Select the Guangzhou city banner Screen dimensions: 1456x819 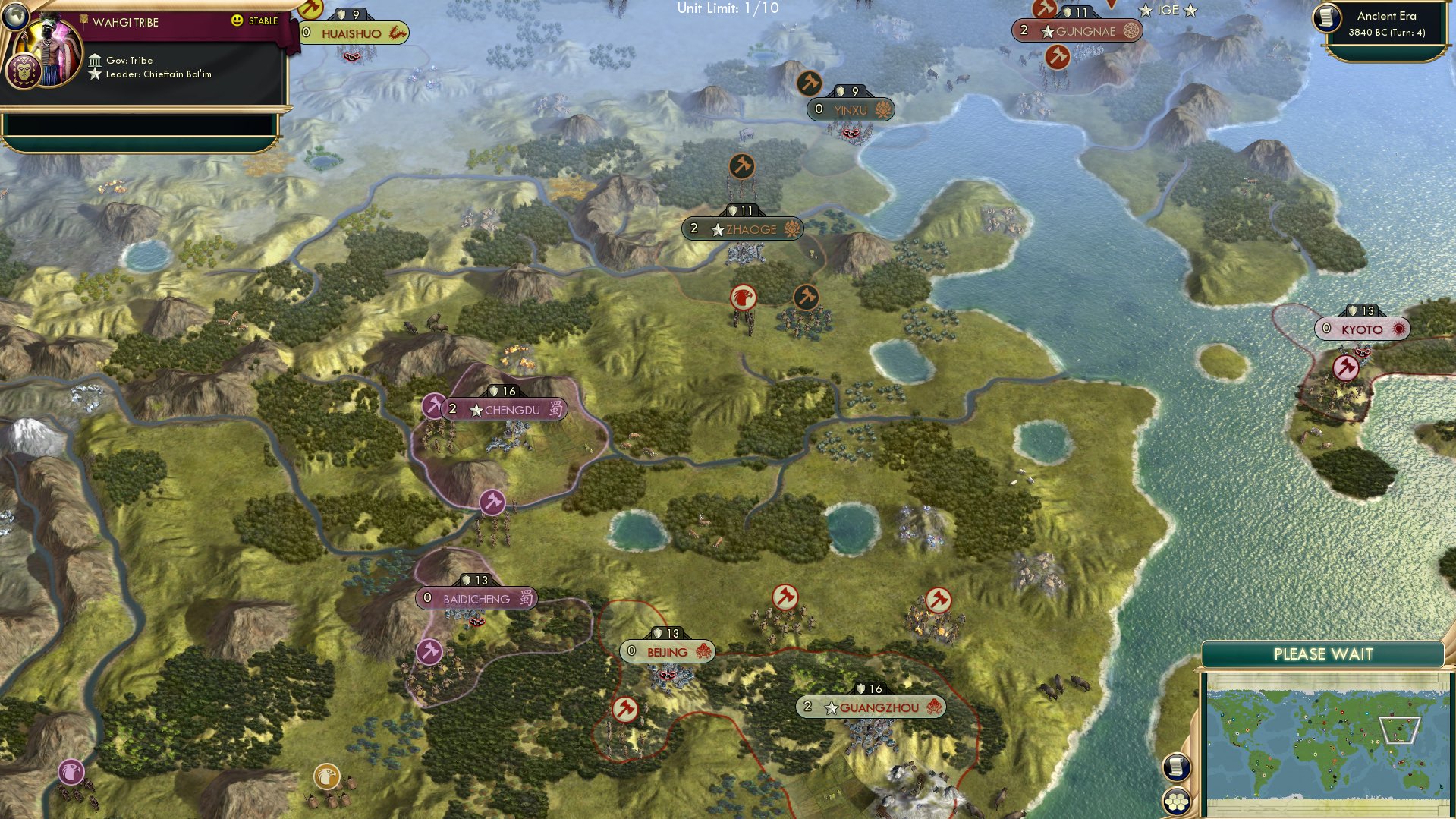coord(870,707)
